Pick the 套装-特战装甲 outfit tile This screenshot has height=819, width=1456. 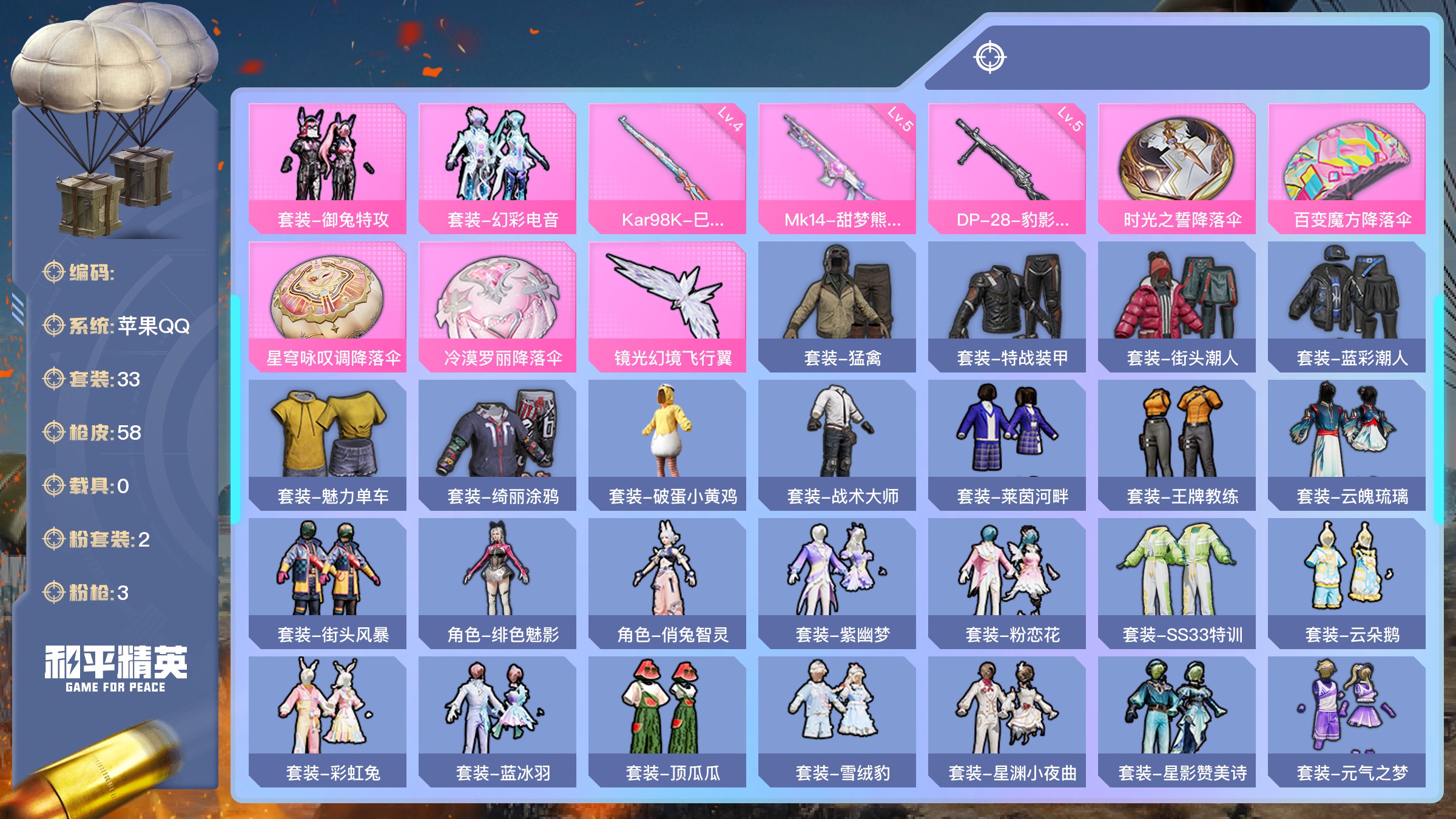[1007, 306]
